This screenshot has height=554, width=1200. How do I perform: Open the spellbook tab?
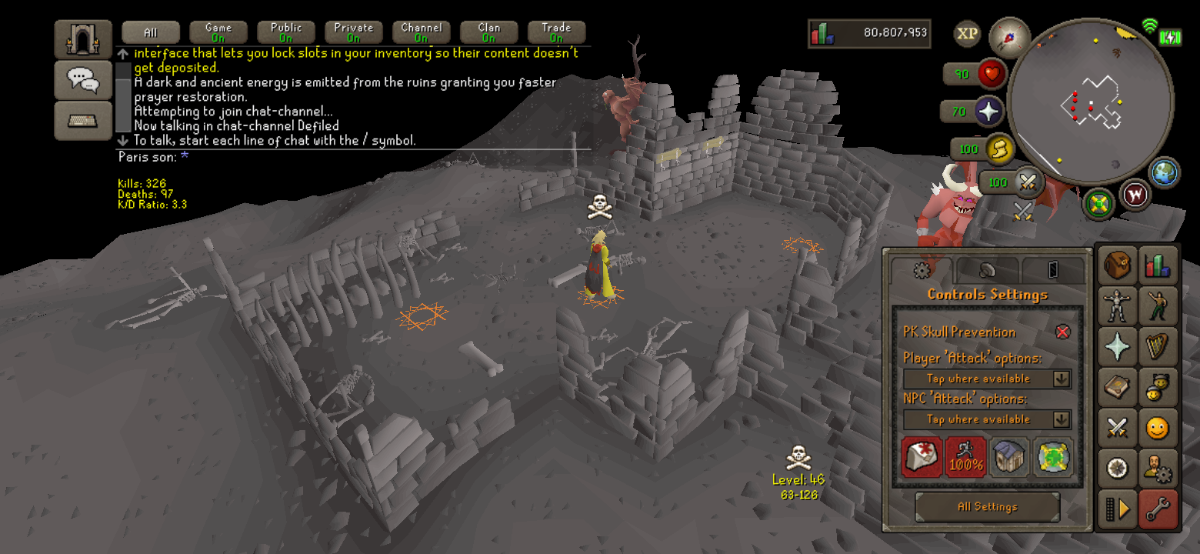[x=1118, y=386]
